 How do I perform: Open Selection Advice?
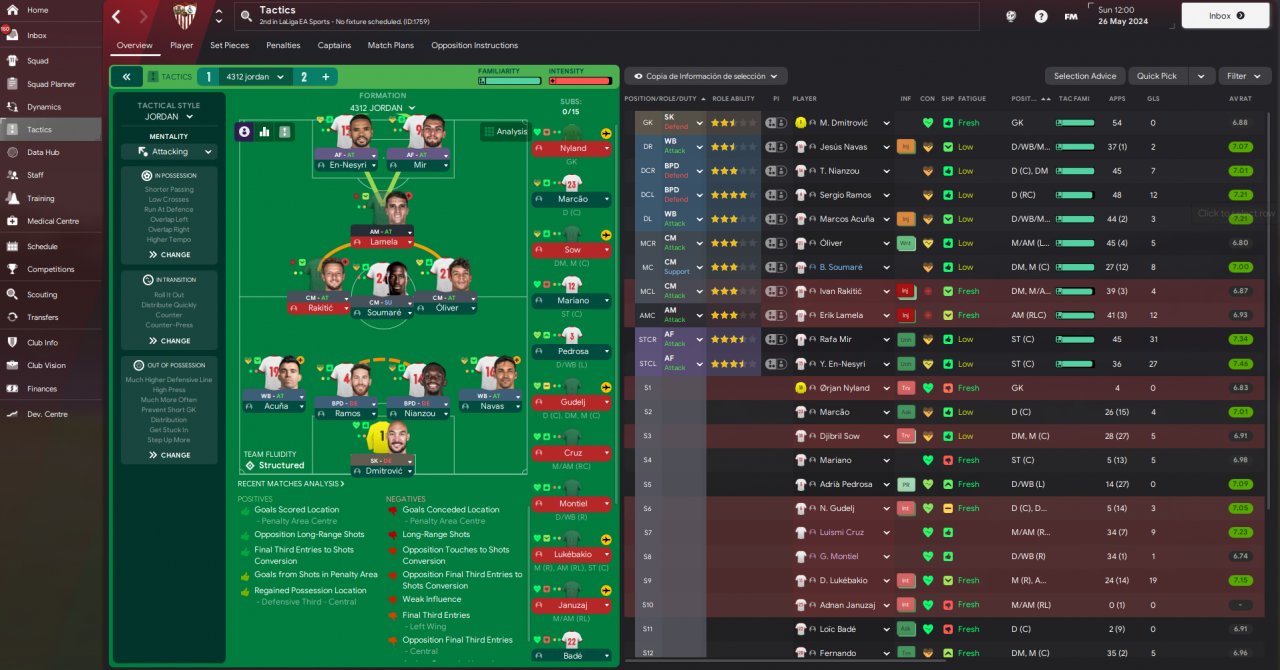[x=1085, y=76]
